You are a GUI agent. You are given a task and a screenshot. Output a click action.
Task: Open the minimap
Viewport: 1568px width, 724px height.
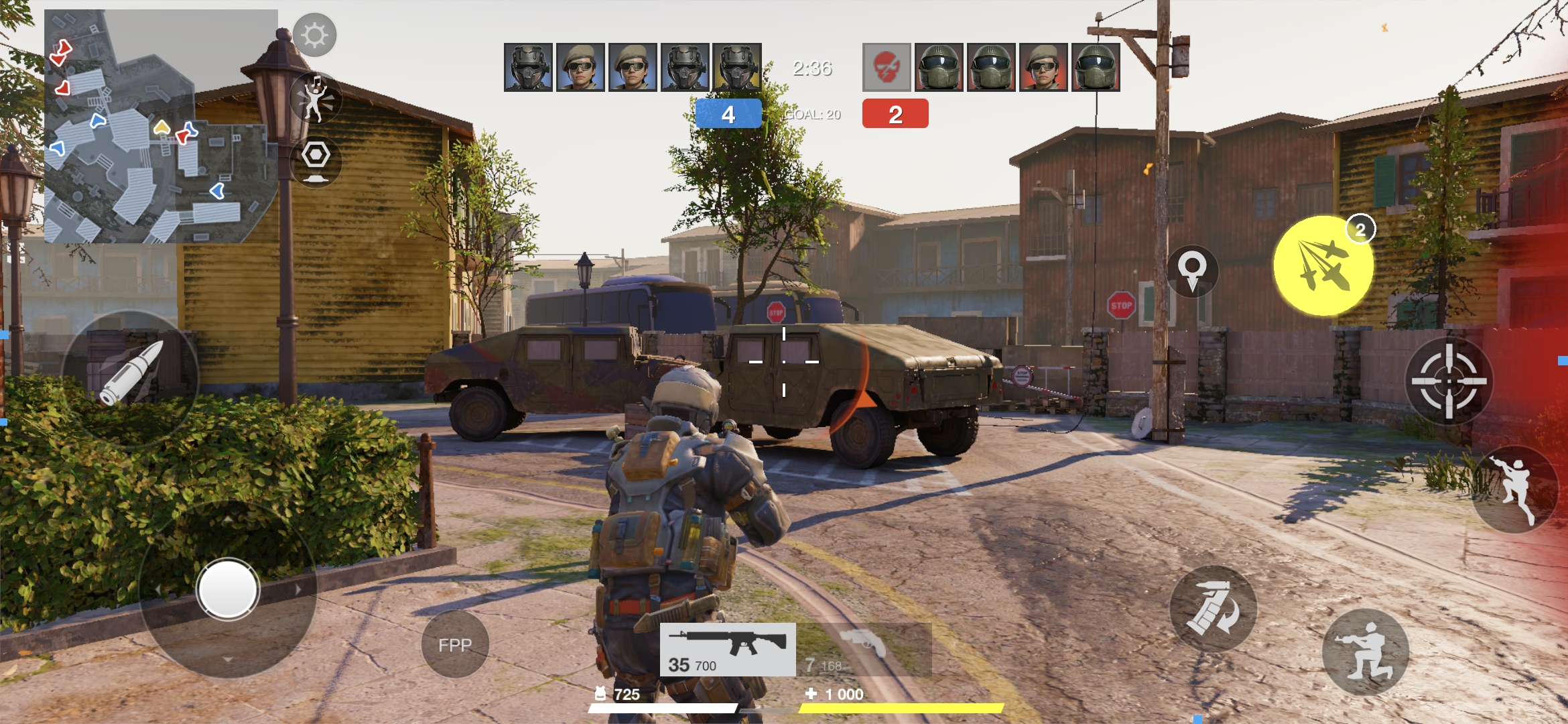coord(161,126)
